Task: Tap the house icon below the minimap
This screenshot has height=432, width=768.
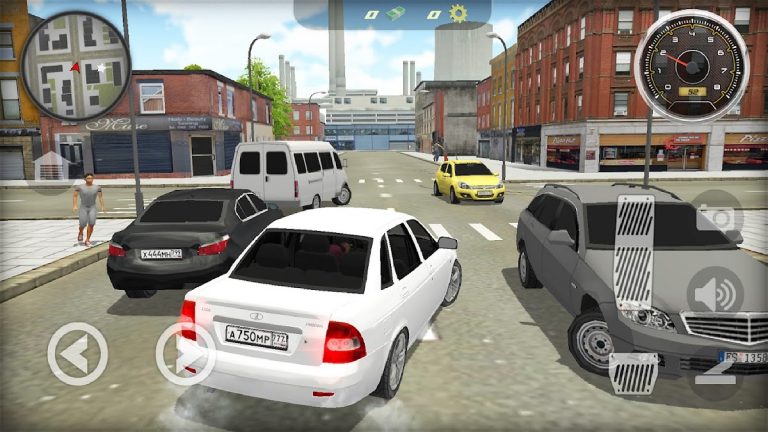Action: click(x=50, y=167)
